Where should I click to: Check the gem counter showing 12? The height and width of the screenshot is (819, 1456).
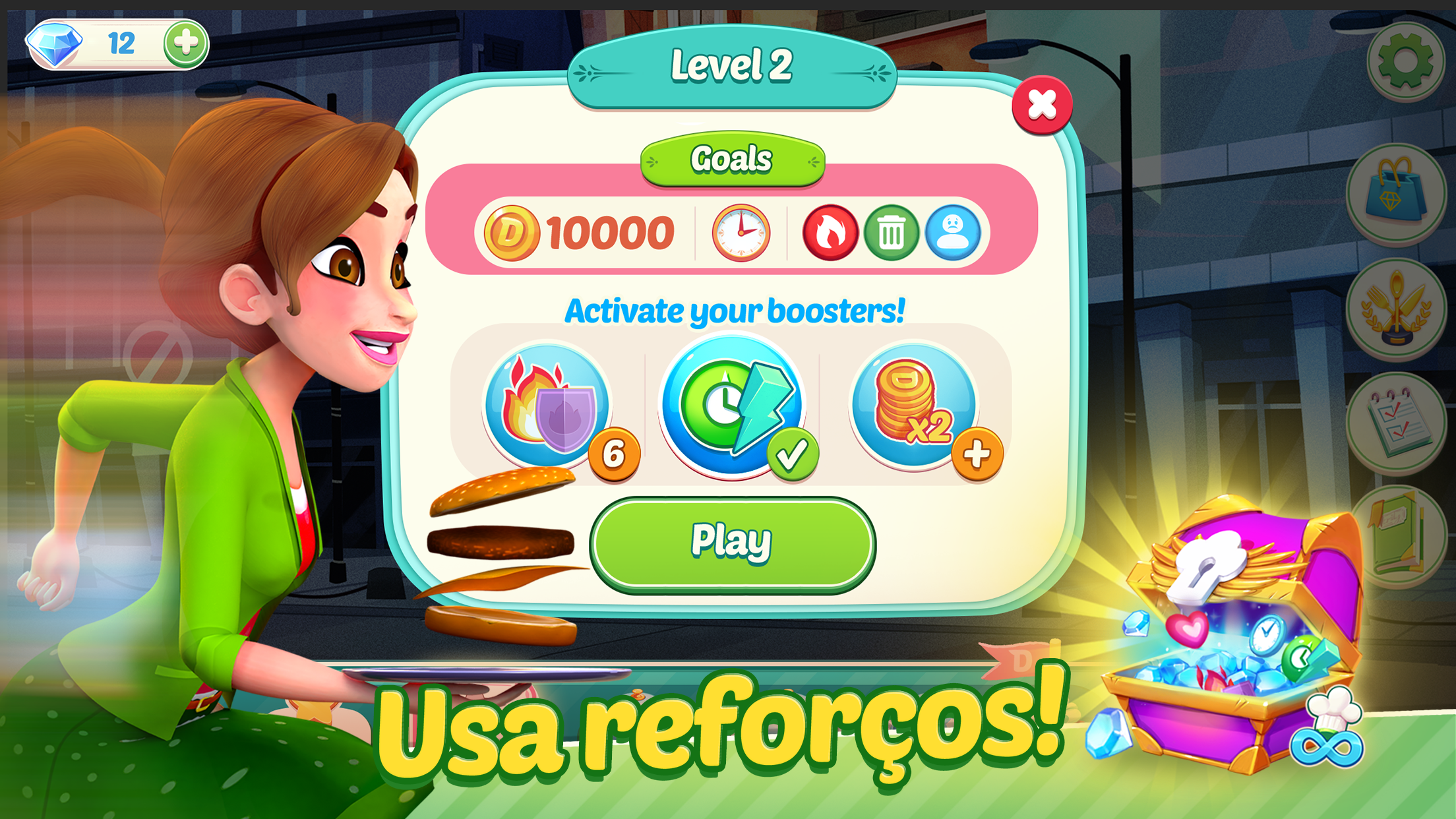click(x=122, y=42)
